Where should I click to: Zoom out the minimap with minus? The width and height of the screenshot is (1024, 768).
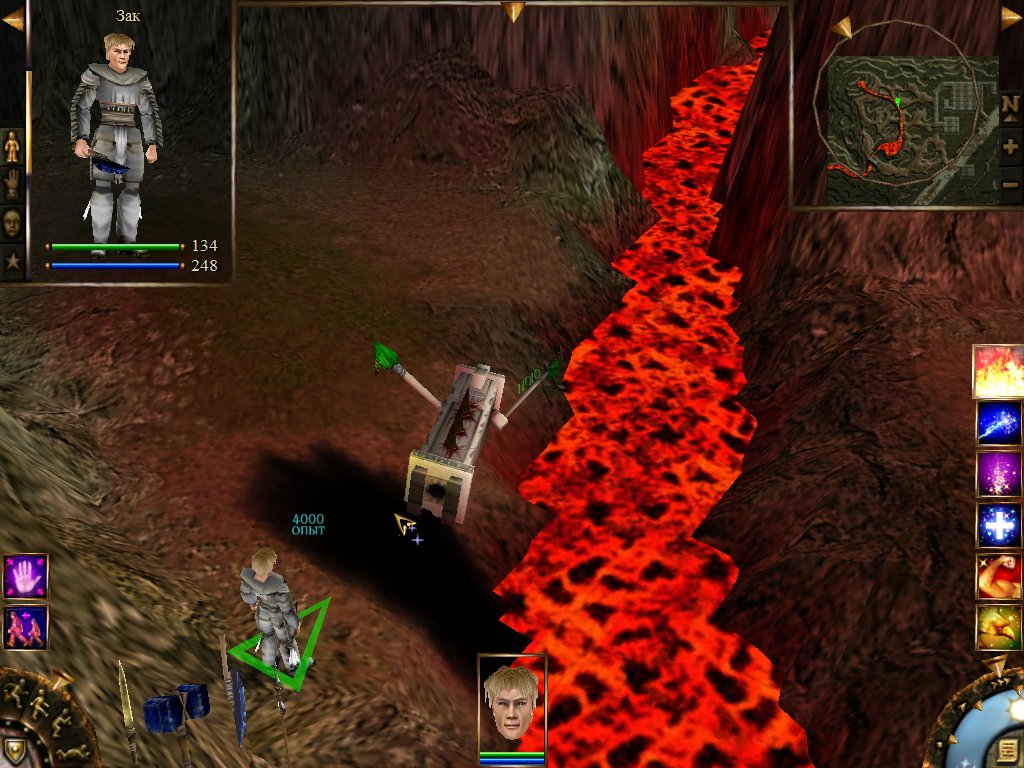[1010, 184]
